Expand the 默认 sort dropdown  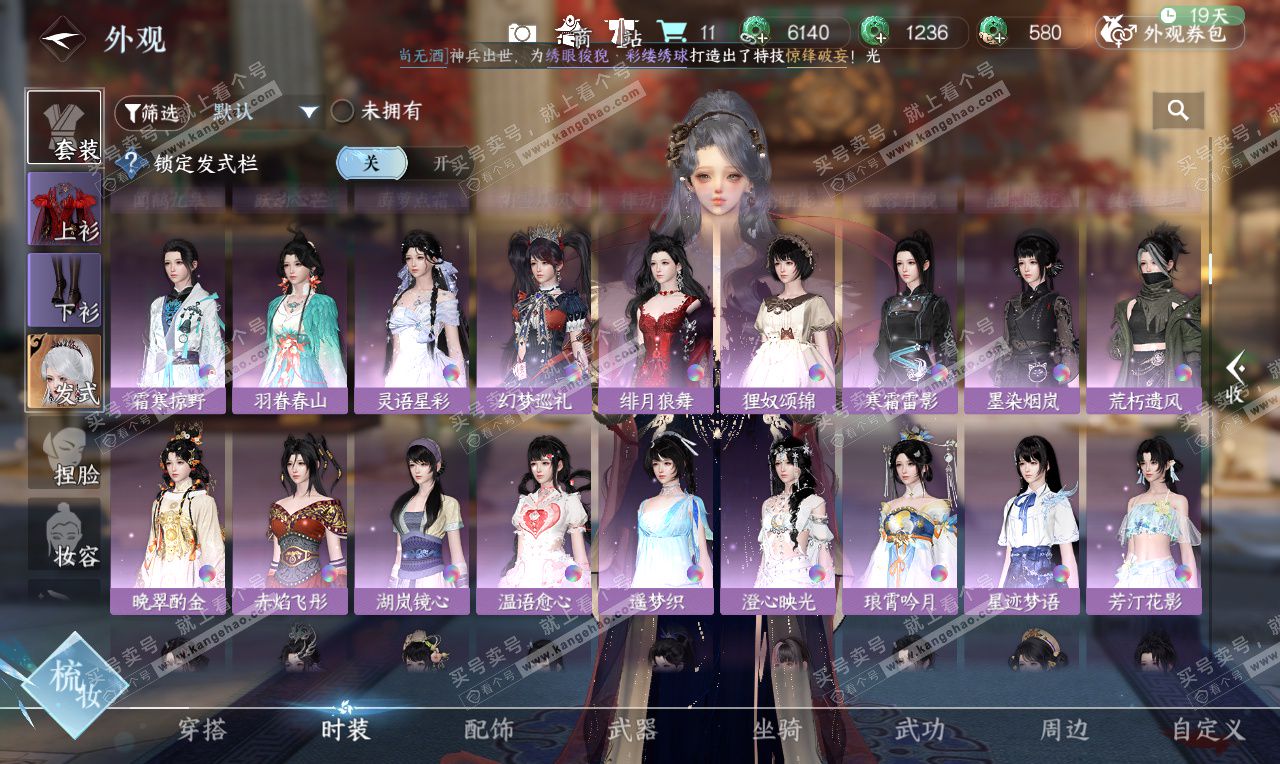[265, 112]
